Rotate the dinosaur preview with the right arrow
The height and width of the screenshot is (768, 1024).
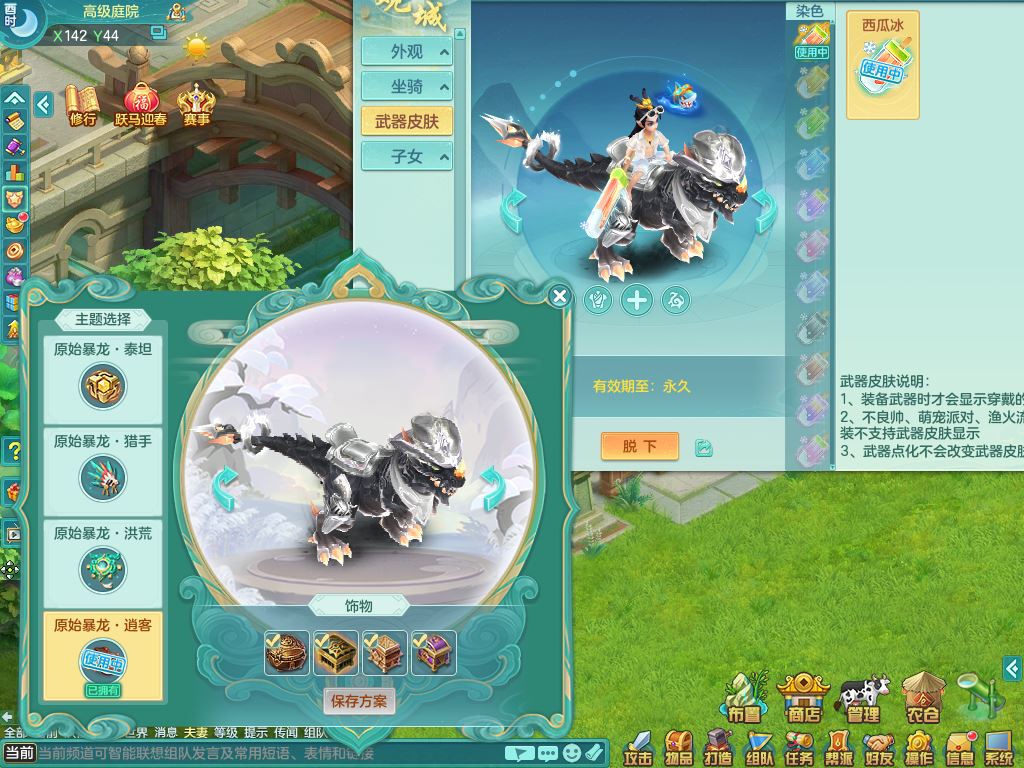(x=493, y=488)
